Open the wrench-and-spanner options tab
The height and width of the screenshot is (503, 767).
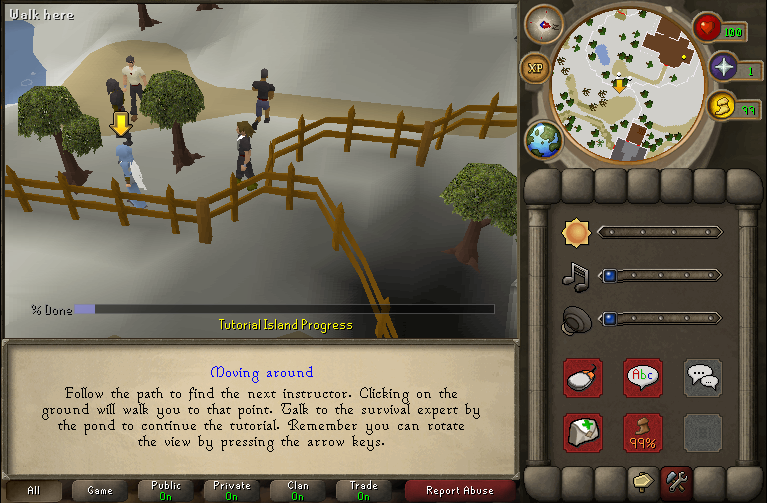(x=677, y=483)
